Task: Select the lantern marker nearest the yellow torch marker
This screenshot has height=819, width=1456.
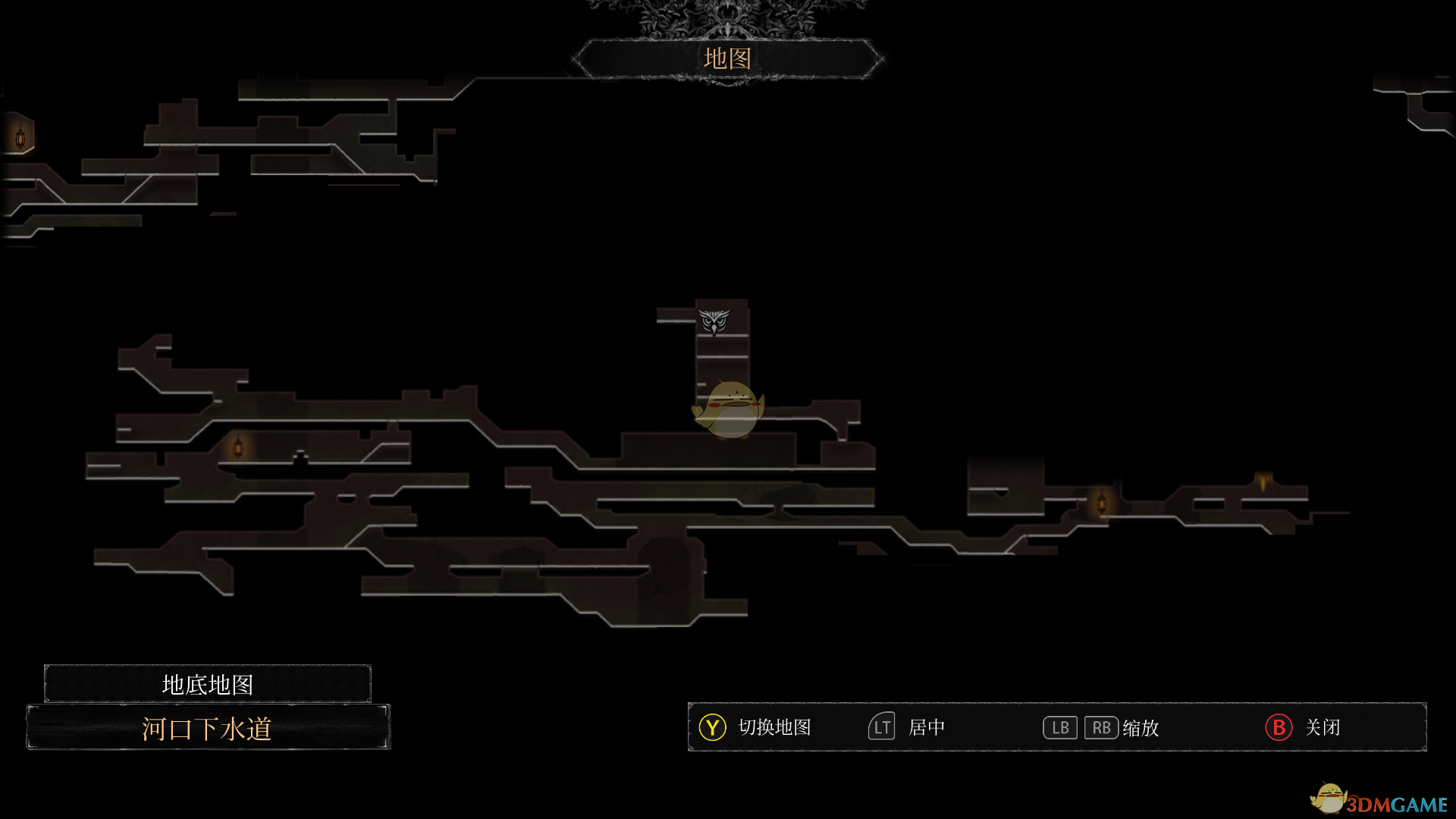Action: [1102, 502]
